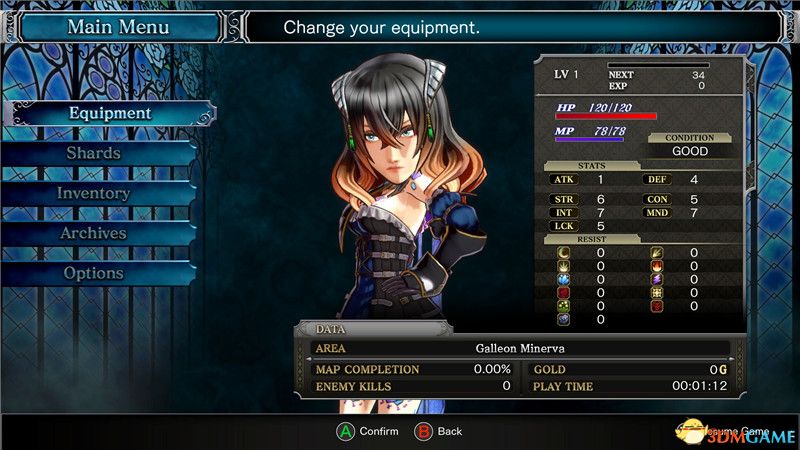Select the Shards menu entry

(x=94, y=153)
